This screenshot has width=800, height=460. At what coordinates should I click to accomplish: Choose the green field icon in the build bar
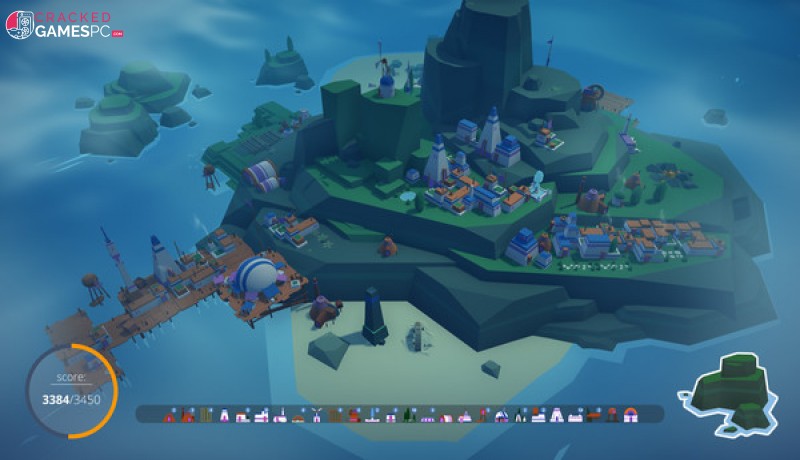(x=205, y=414)
